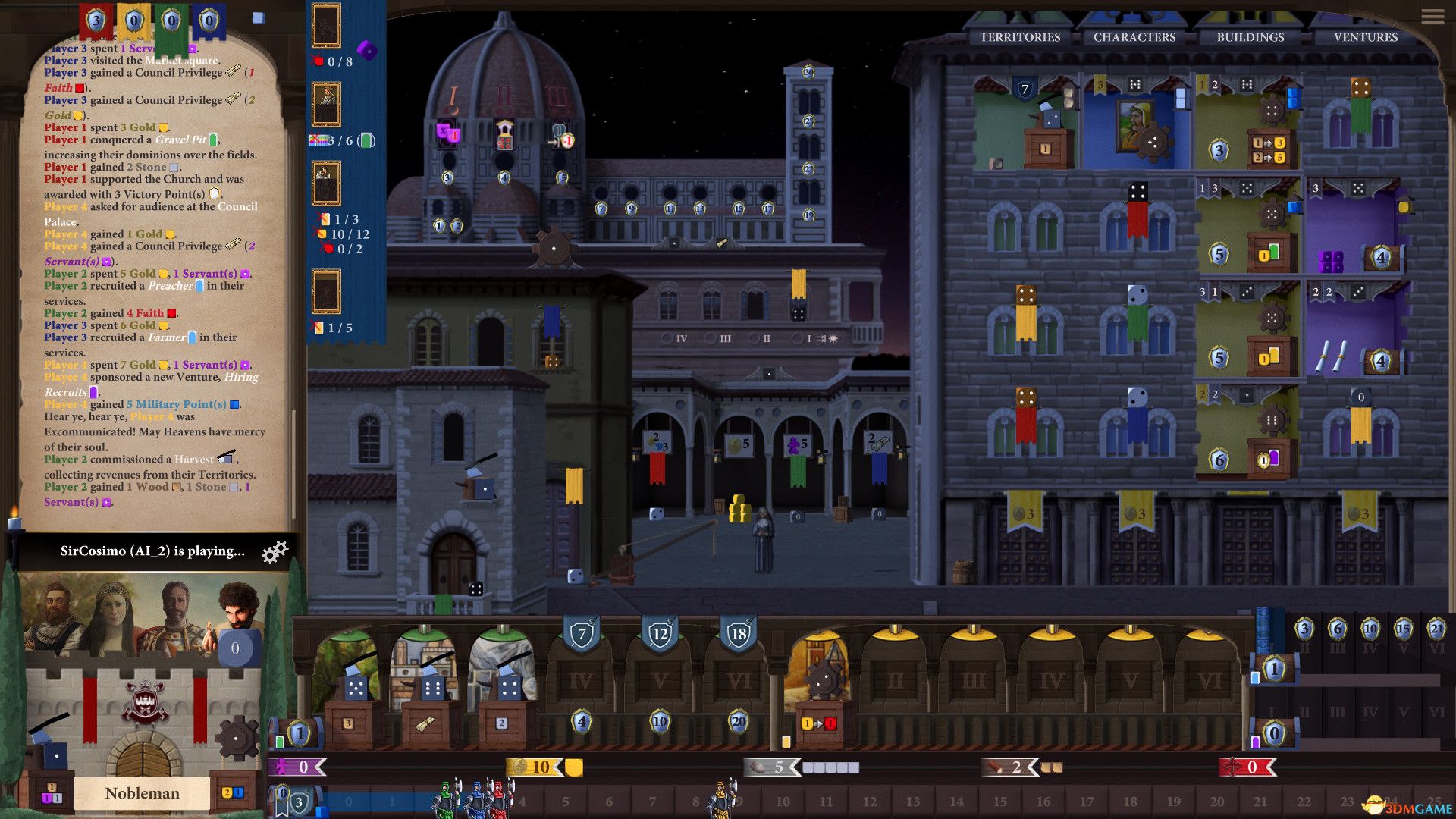
Task: Open the Characters tab
Action: tap(1134, 37)
